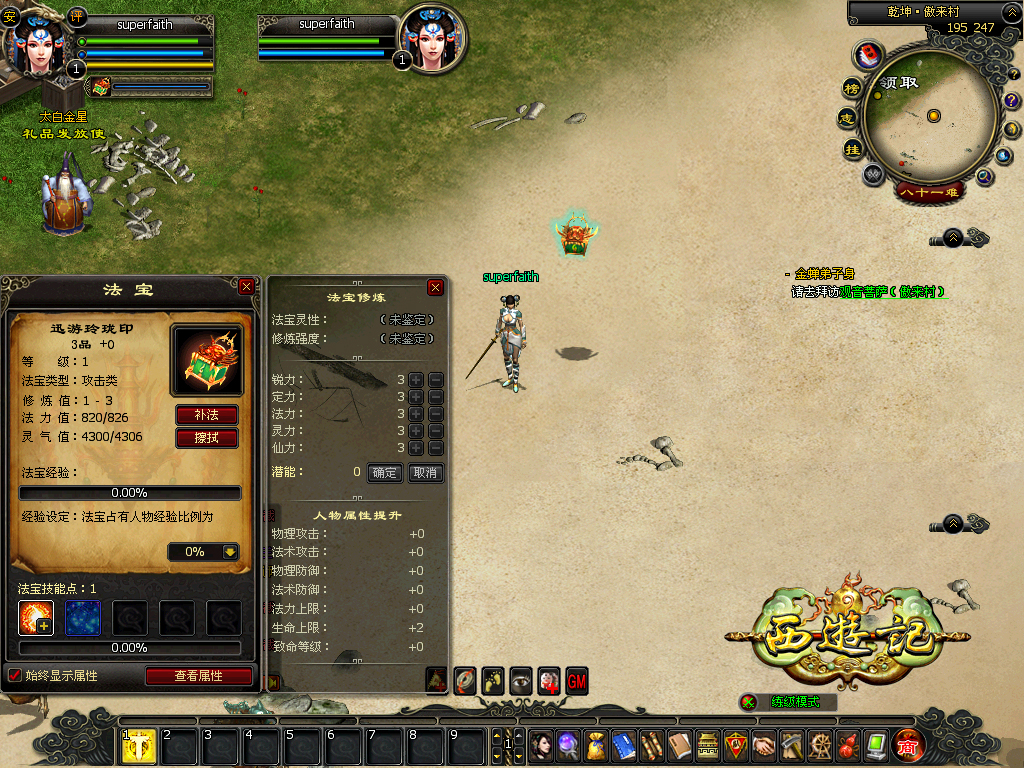Viewport: 1024px width, 768px height.
Task: Confirm potential points with 确定
Action: click(384, 473)
